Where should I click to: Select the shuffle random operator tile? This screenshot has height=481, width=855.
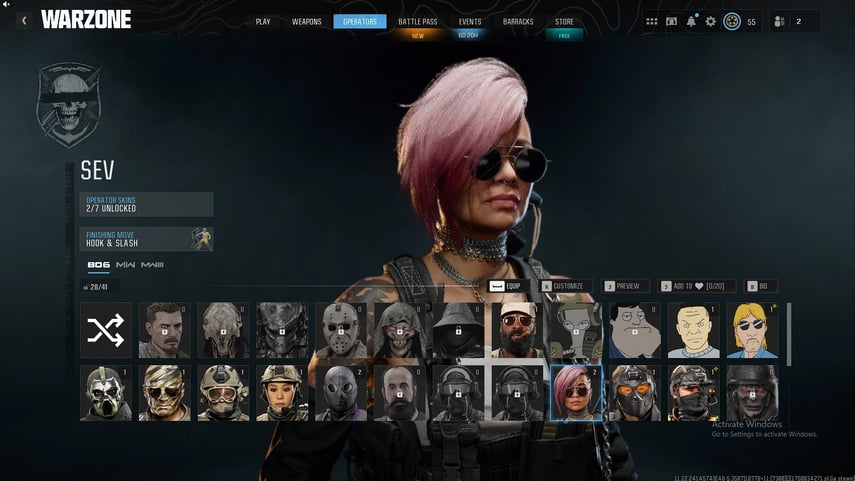point(106,331)
